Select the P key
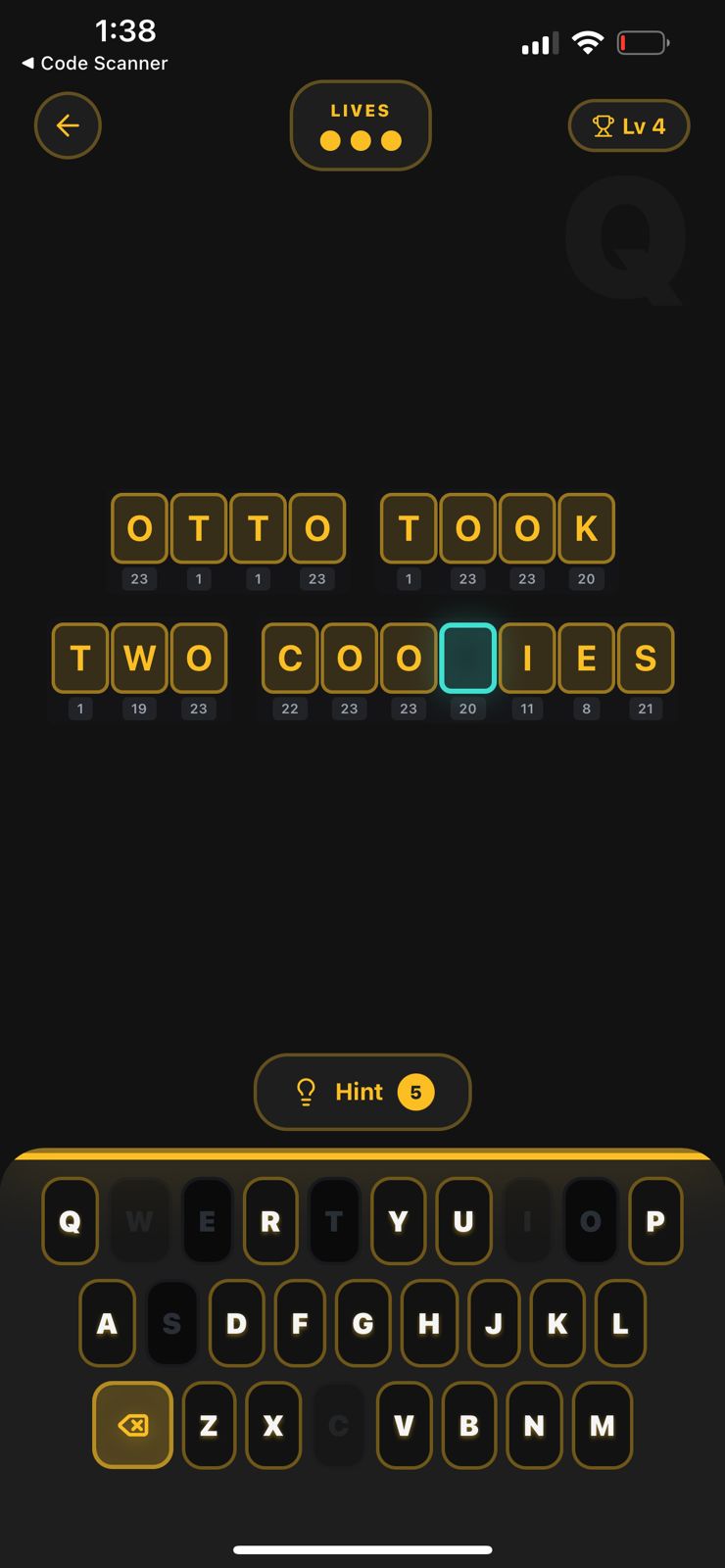The height and width of the screenshot is (1568, 725). pos(654,1221)
